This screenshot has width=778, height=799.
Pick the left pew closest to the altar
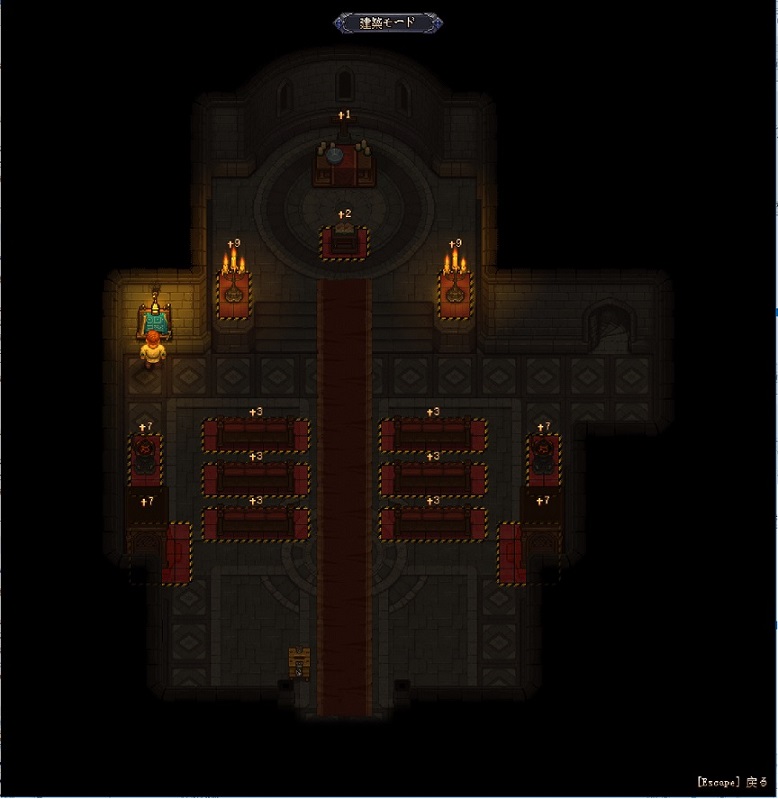click(x=256, y=436)
